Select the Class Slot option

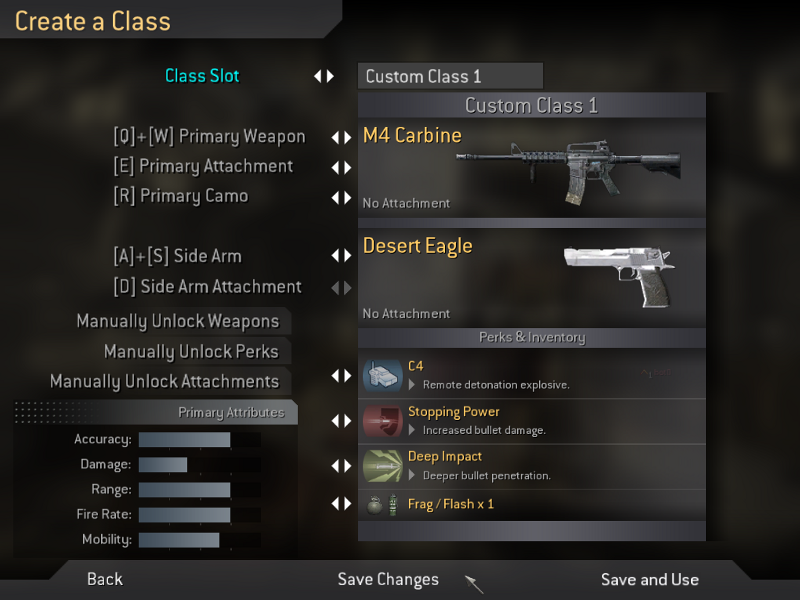click(202, 76)
